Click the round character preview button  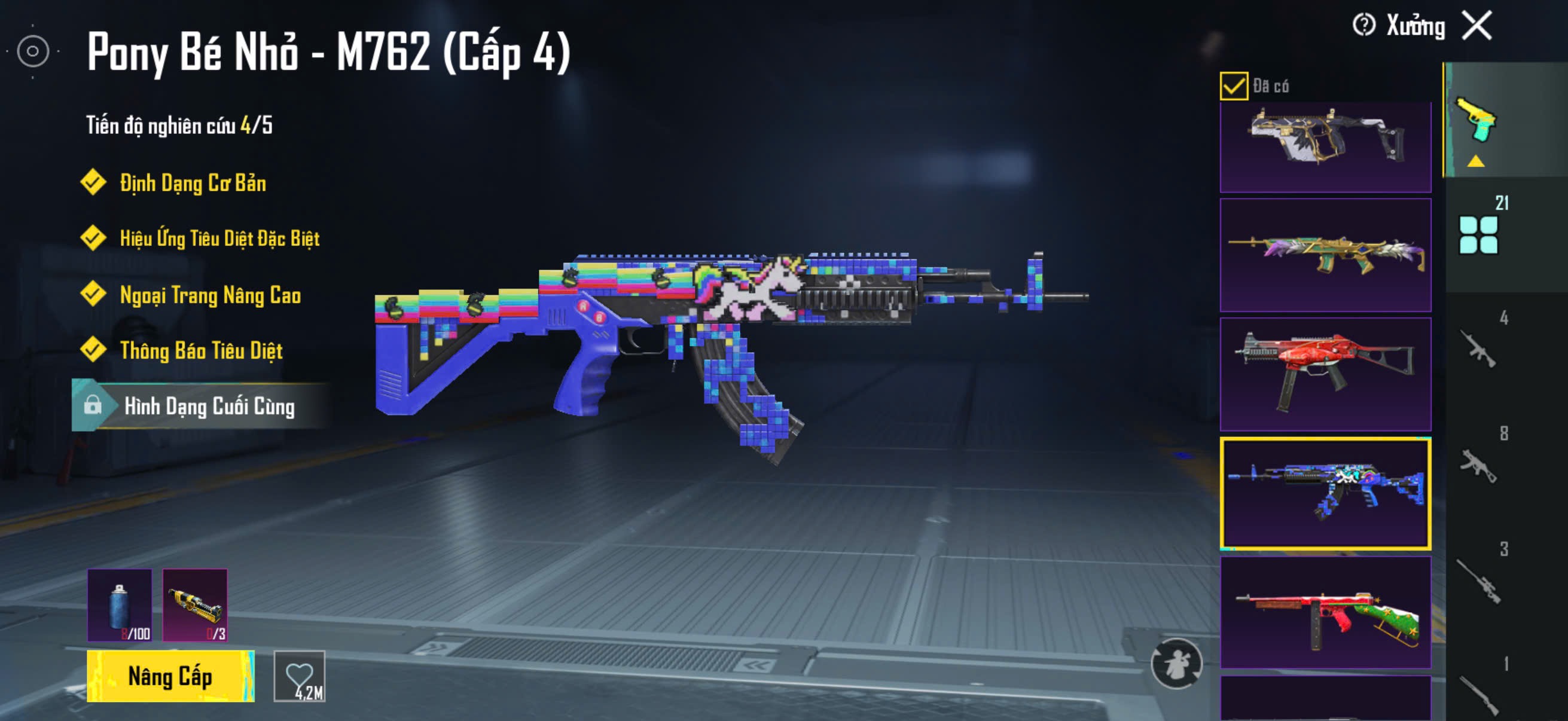click(1176, 663)
